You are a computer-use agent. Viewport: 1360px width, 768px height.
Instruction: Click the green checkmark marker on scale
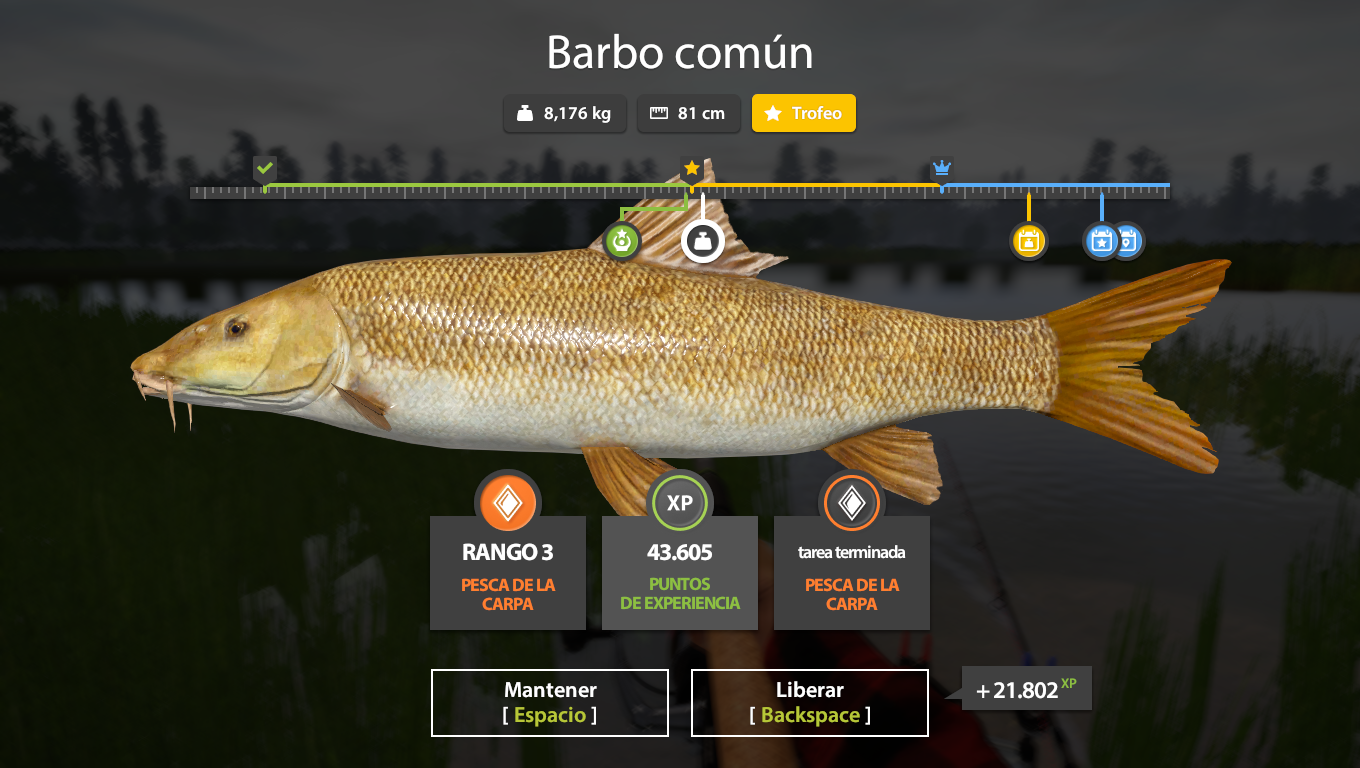pos(264,168)
